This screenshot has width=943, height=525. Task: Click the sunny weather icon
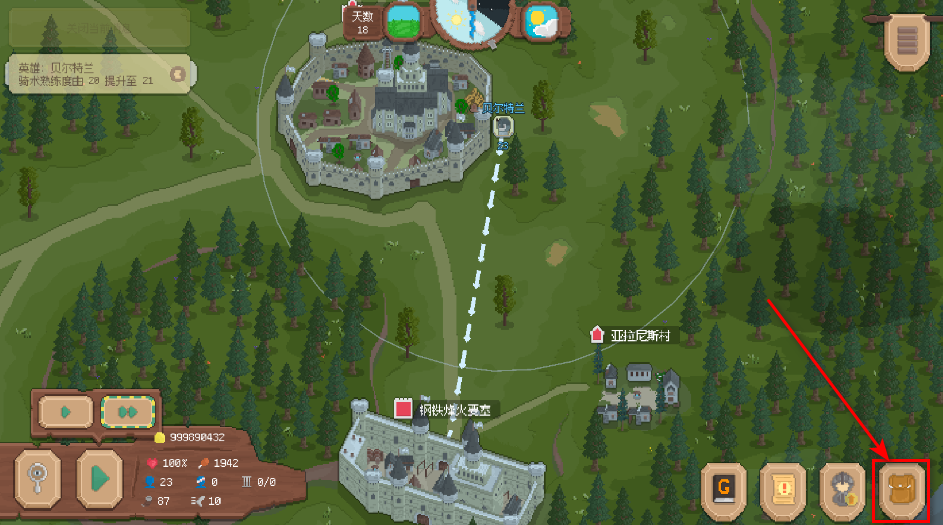[x=542, y=20]
